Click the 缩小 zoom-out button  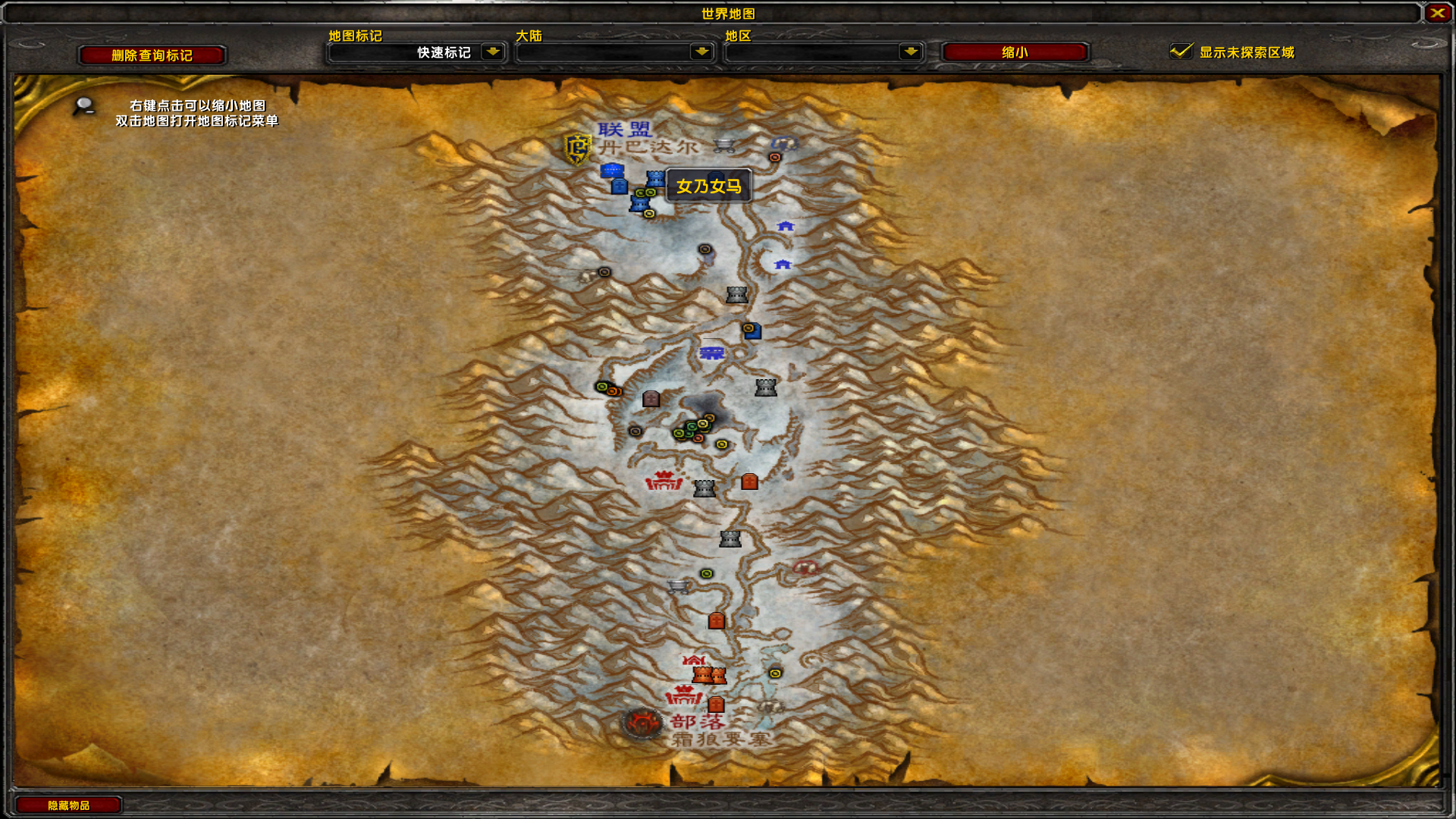coord(1014,52)
